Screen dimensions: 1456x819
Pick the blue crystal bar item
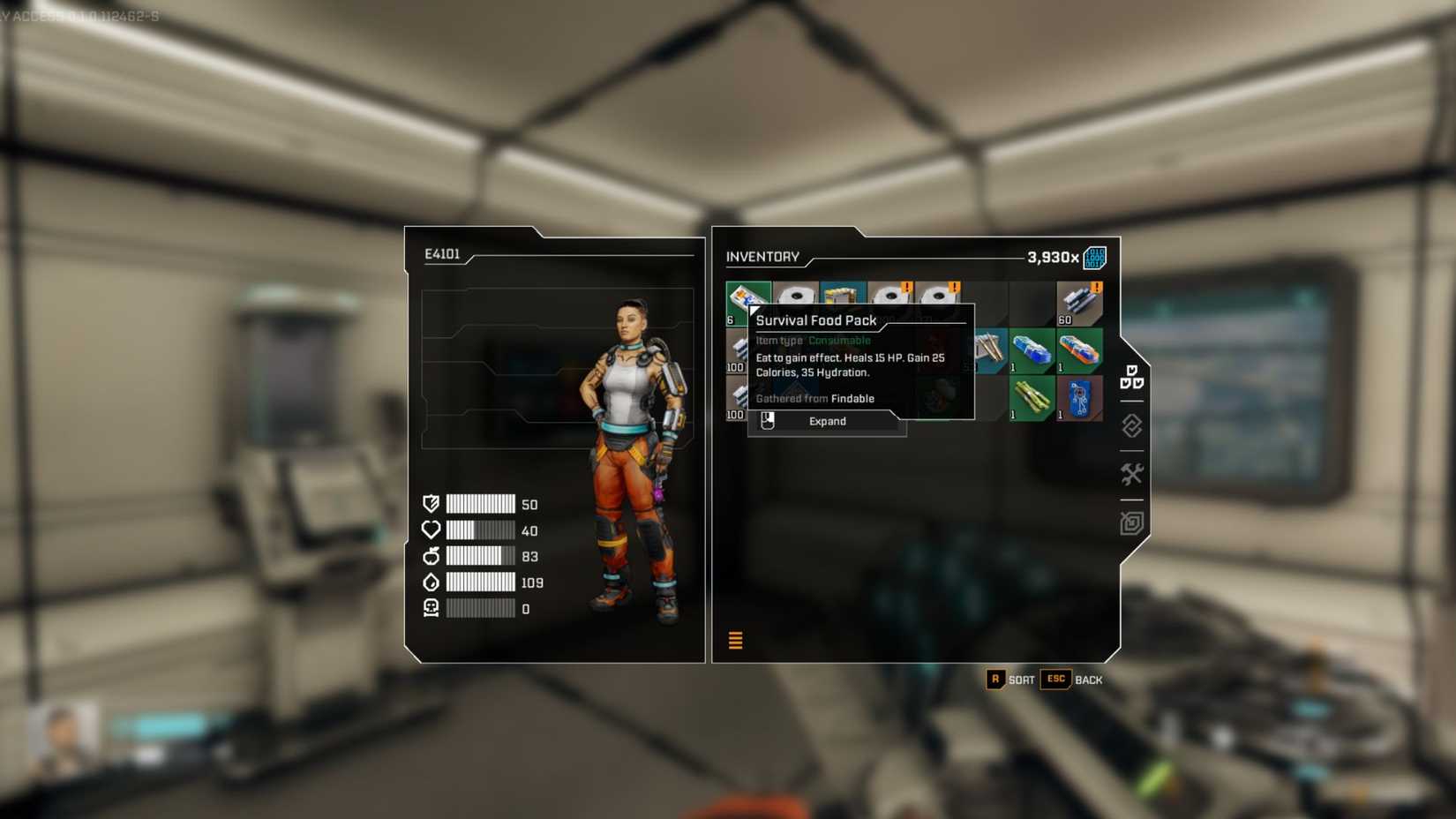coord(1031,350)
